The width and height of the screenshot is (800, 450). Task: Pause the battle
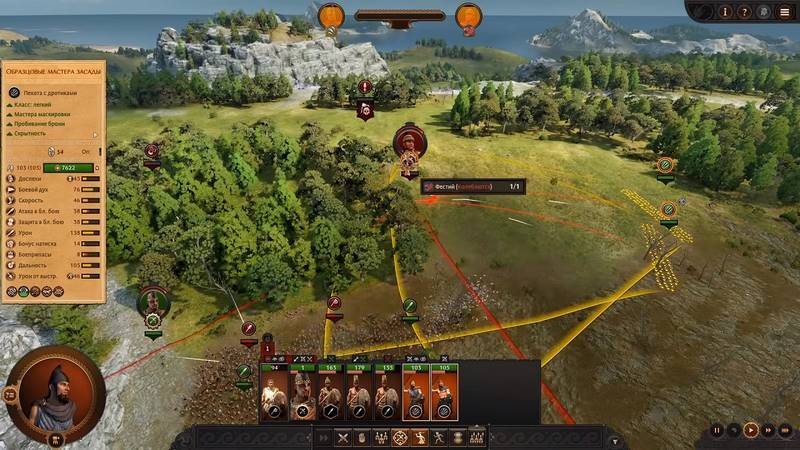pyautogui.click(x=716, y=430)
